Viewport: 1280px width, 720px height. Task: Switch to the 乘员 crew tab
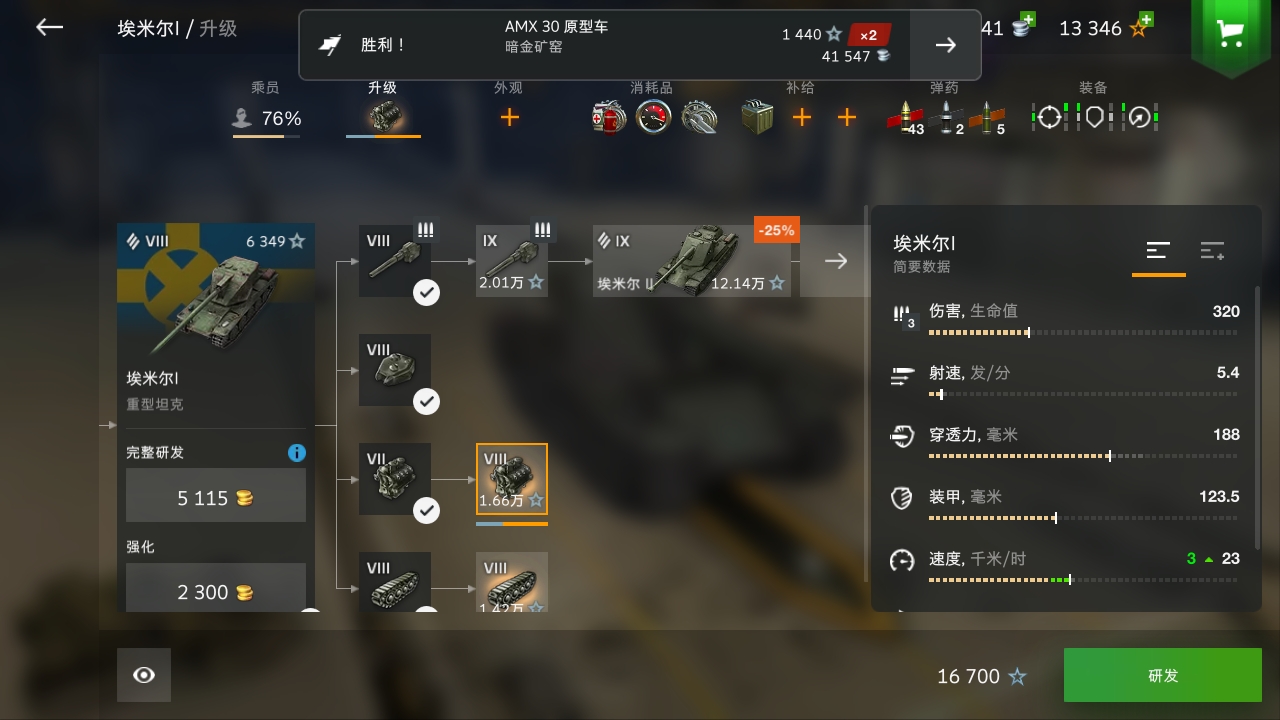pyautogui.click(x=266, y=110)
